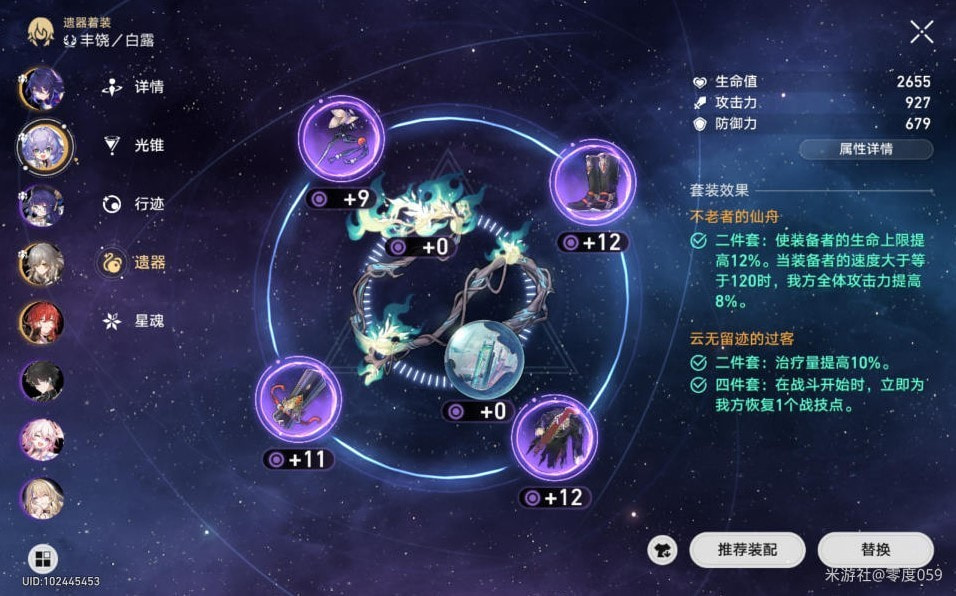Click the shirt icon beside 推荐装配
This screenshot has height=596, width=956.
[x=661, y=549]
